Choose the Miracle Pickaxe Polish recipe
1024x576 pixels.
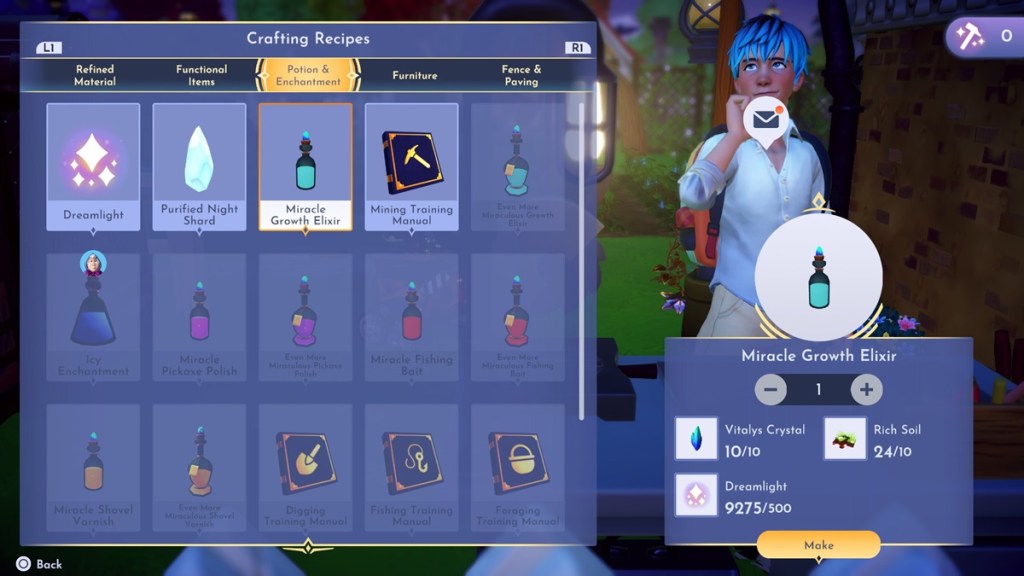199,317
